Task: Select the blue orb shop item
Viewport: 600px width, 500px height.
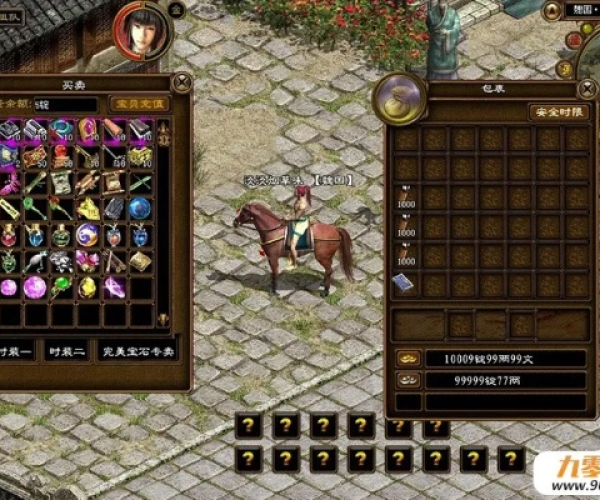Action: click(140, 209)
